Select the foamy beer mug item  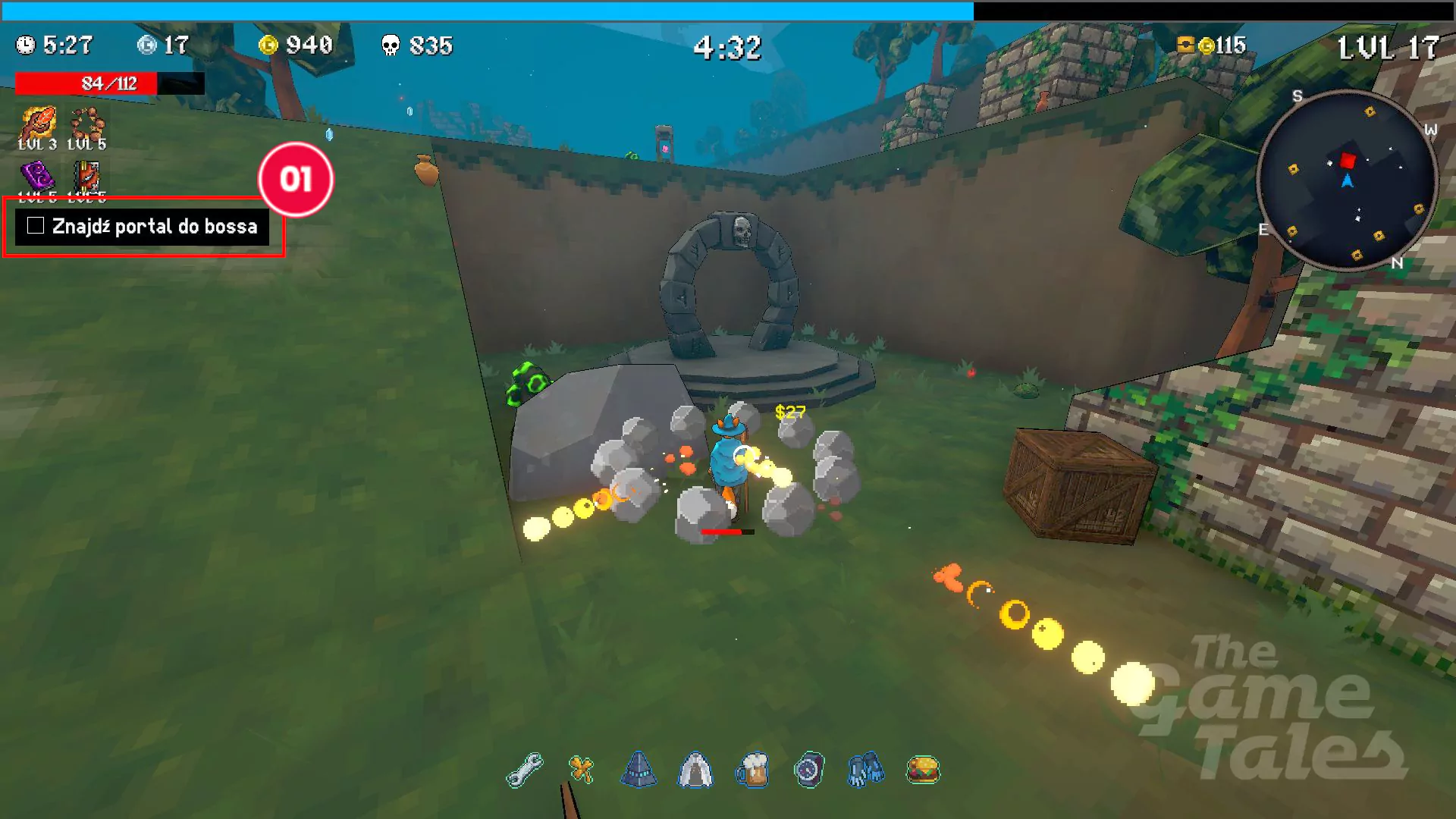(x=752, y=770)
